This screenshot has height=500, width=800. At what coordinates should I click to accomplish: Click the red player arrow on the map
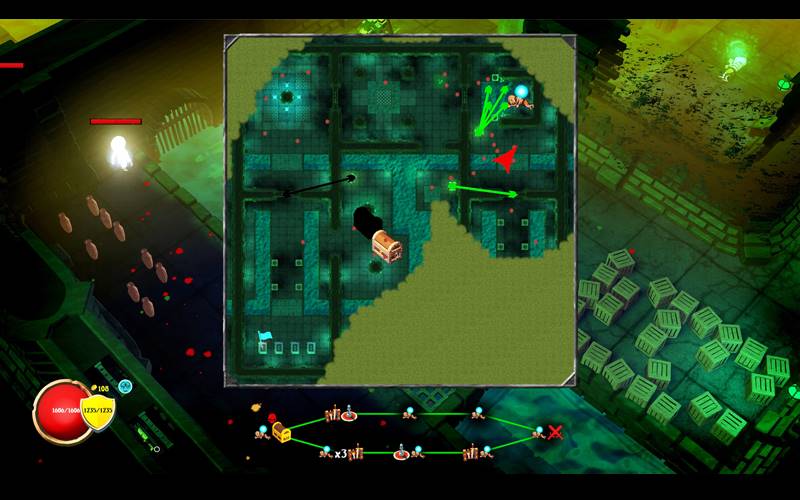click(505, 158)
